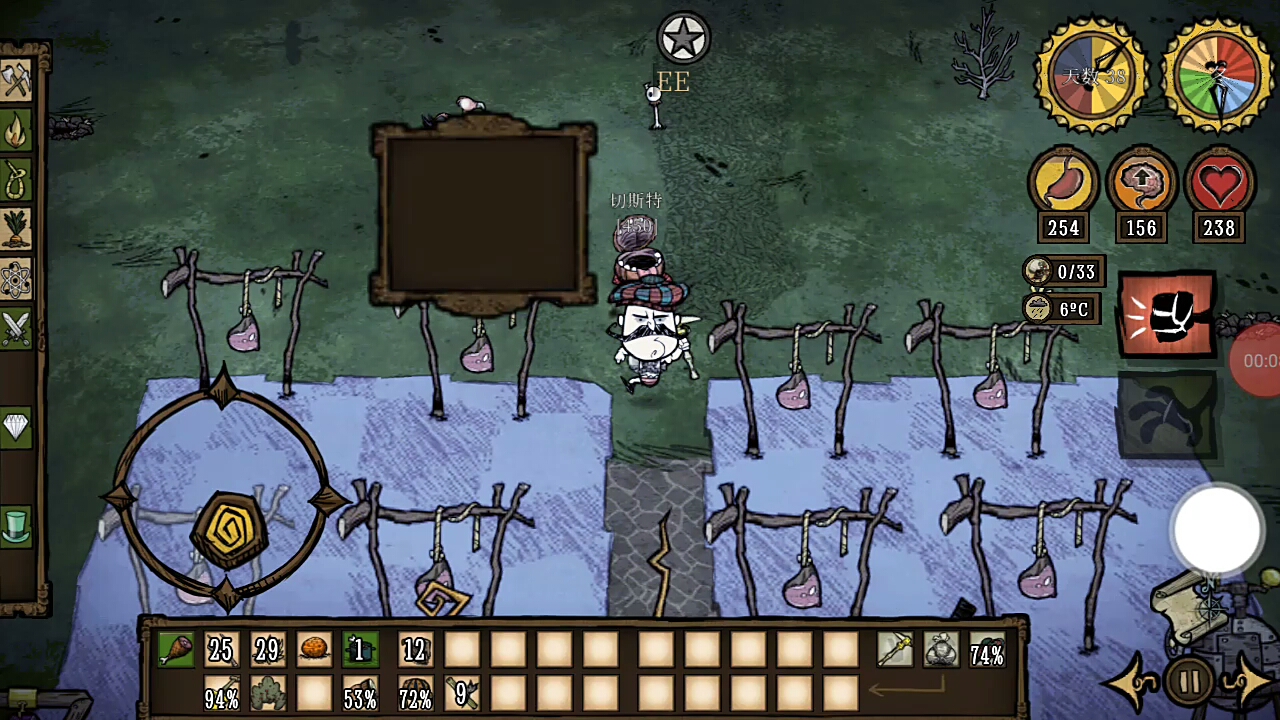Tap the red fist attack button

1167,315
